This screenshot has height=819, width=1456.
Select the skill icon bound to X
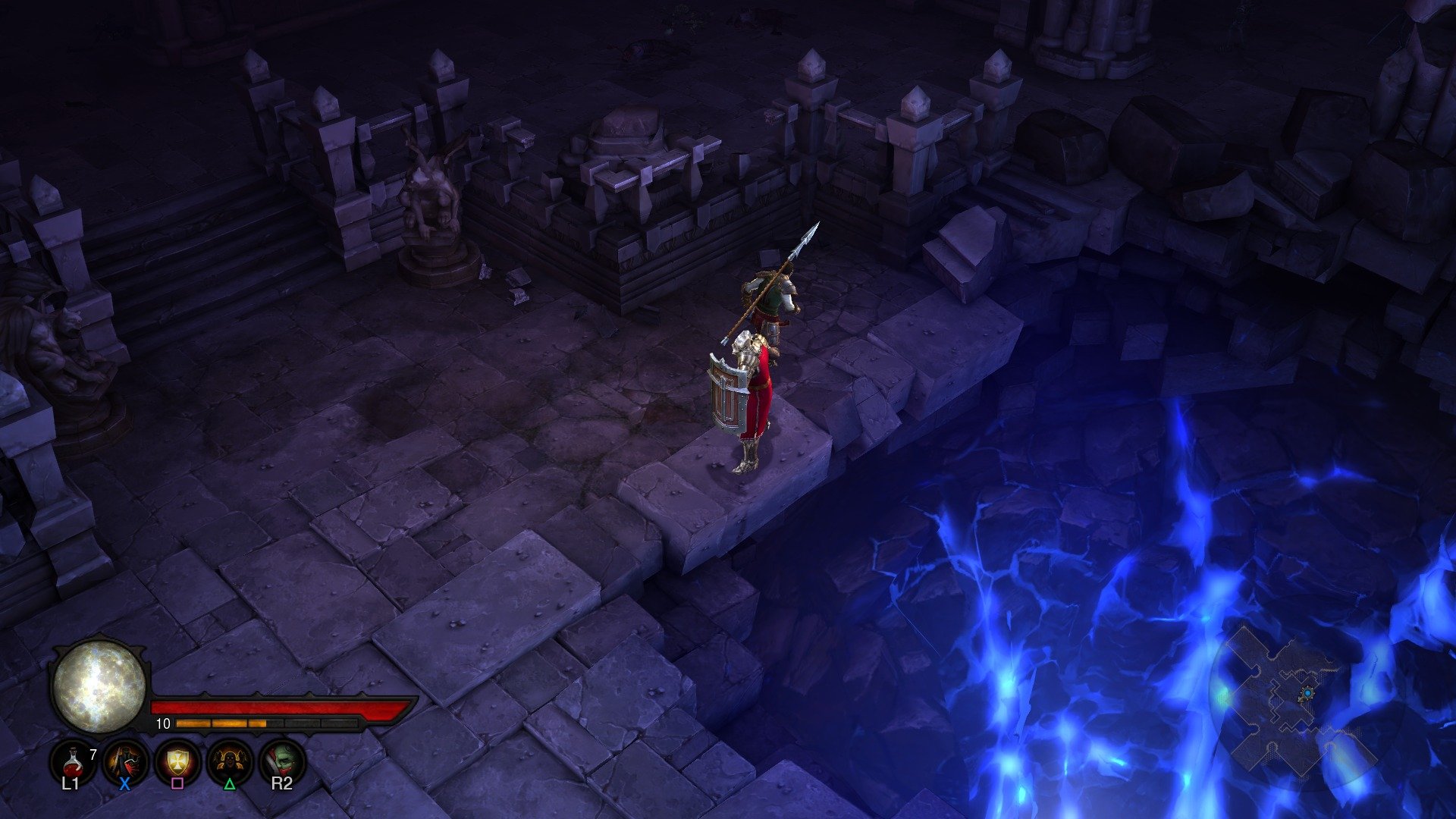(124, 762)
